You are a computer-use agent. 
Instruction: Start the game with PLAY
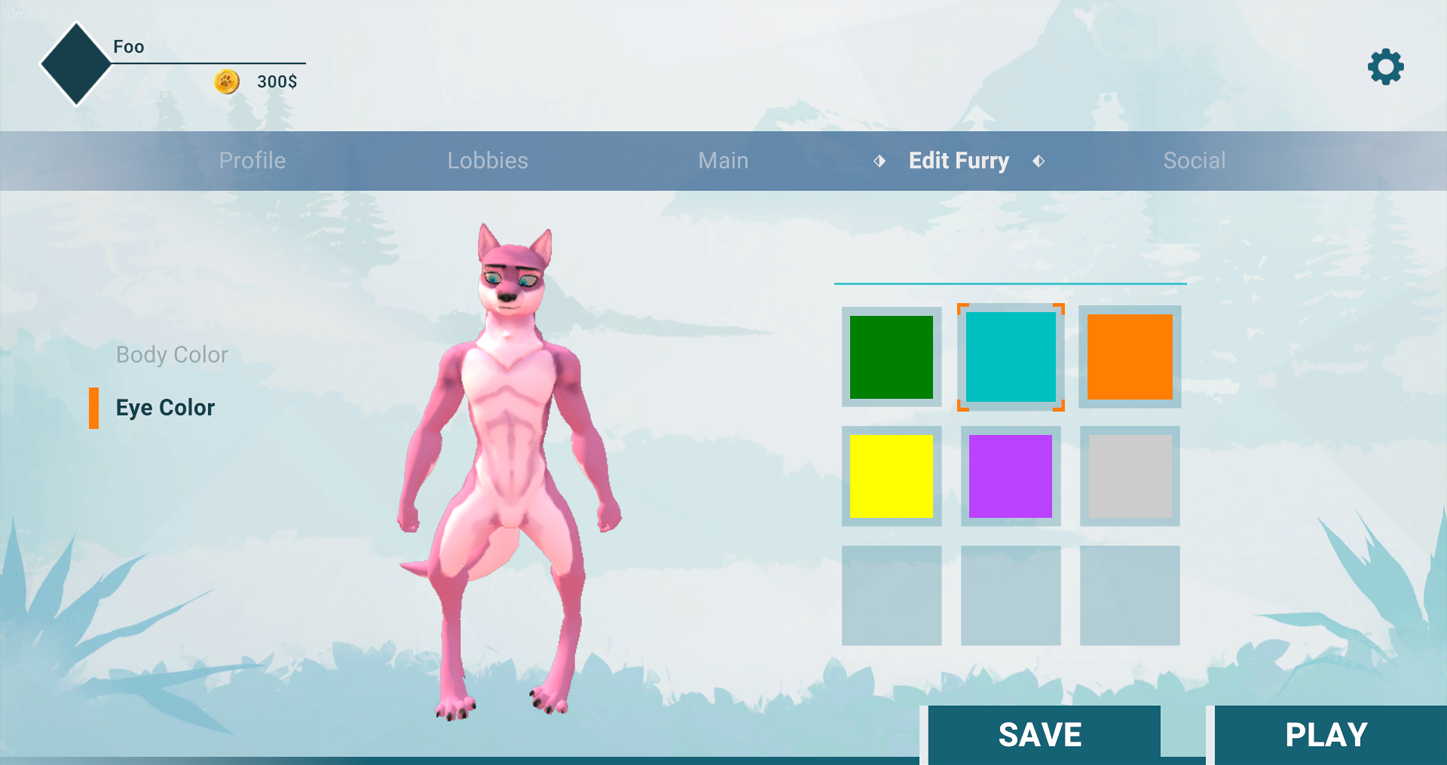[x=1326, y=735]
